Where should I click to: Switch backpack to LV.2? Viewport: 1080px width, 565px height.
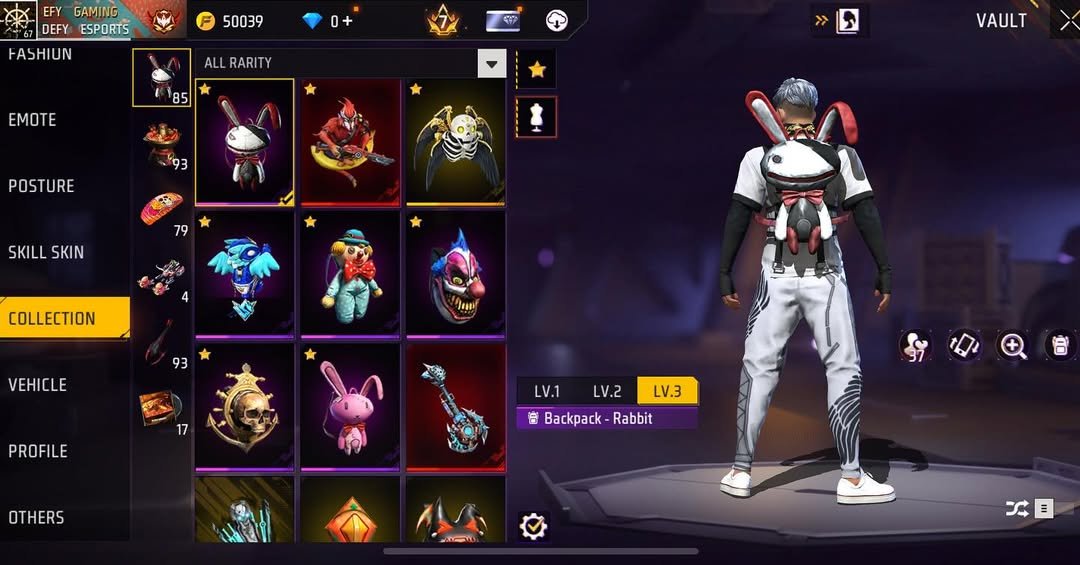click(x=607, y=391)
